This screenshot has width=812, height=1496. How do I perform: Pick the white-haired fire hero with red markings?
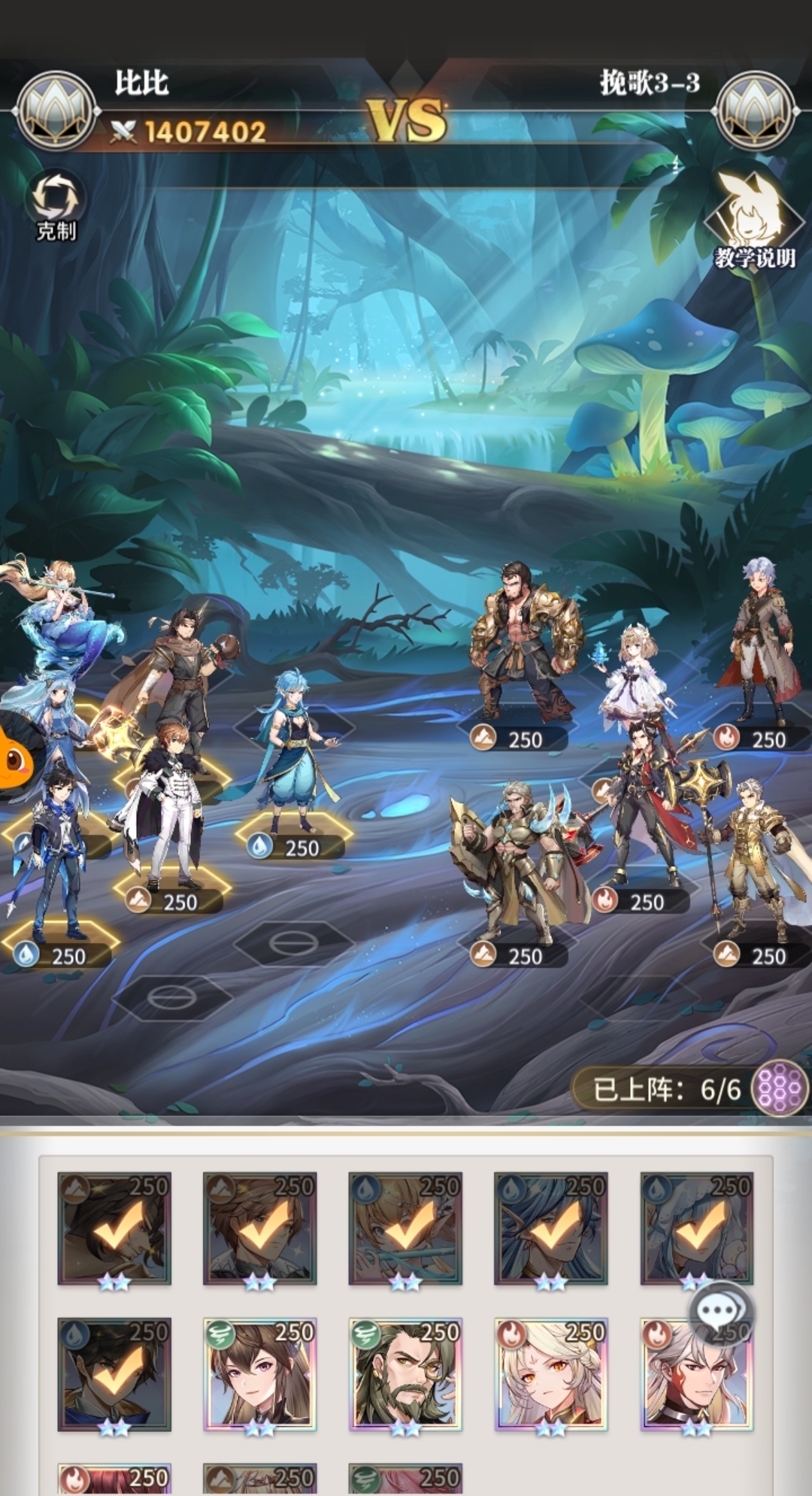point(696,1374)
